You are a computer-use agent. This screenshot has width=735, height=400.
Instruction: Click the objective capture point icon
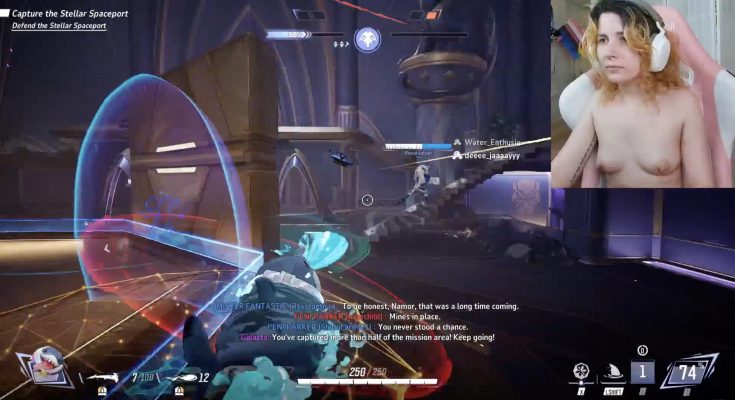(367, 39)
